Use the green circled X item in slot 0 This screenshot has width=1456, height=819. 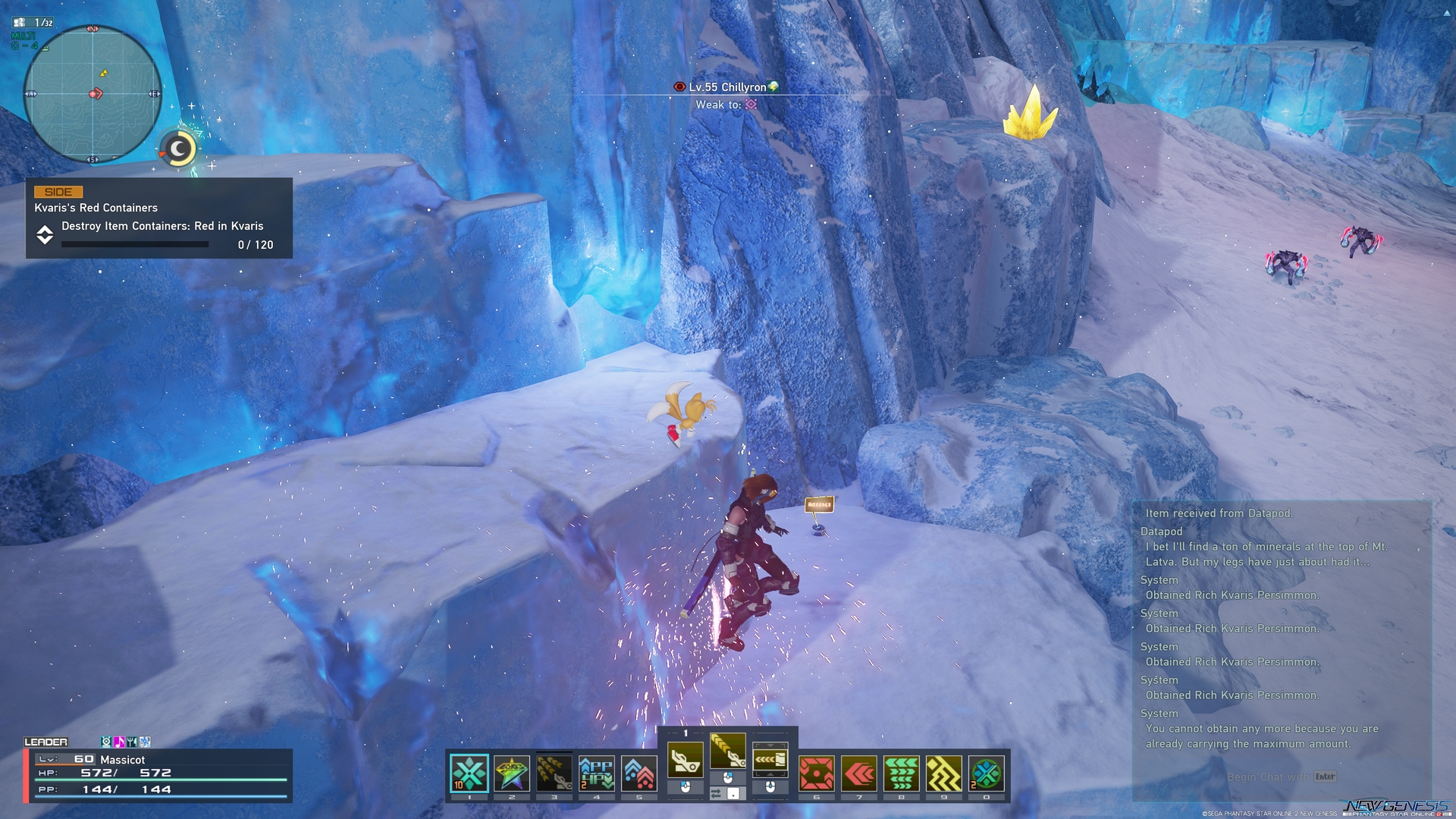(987, 773)
